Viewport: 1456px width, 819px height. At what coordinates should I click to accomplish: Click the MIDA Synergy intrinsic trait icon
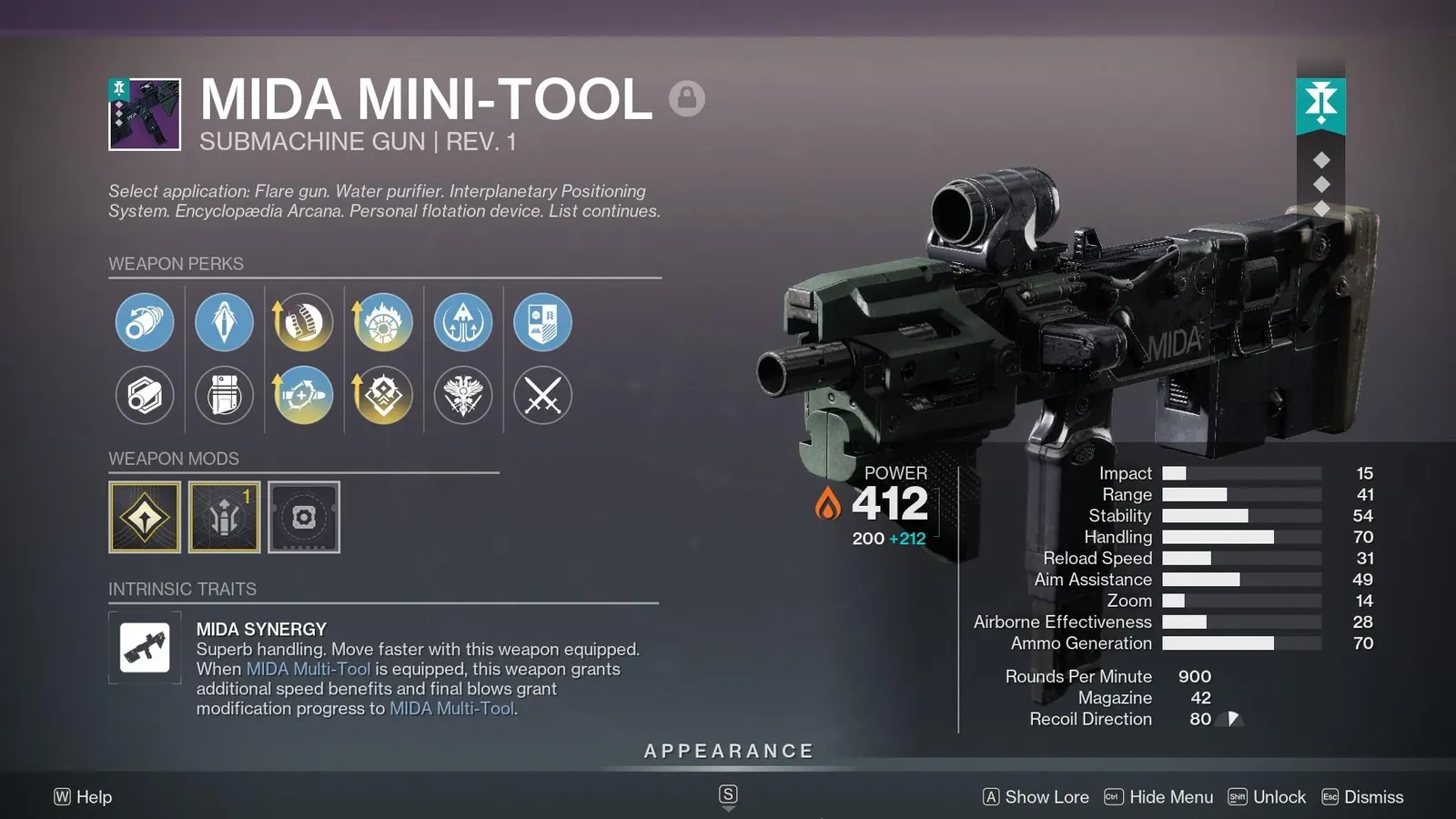[x=145, y=649]
